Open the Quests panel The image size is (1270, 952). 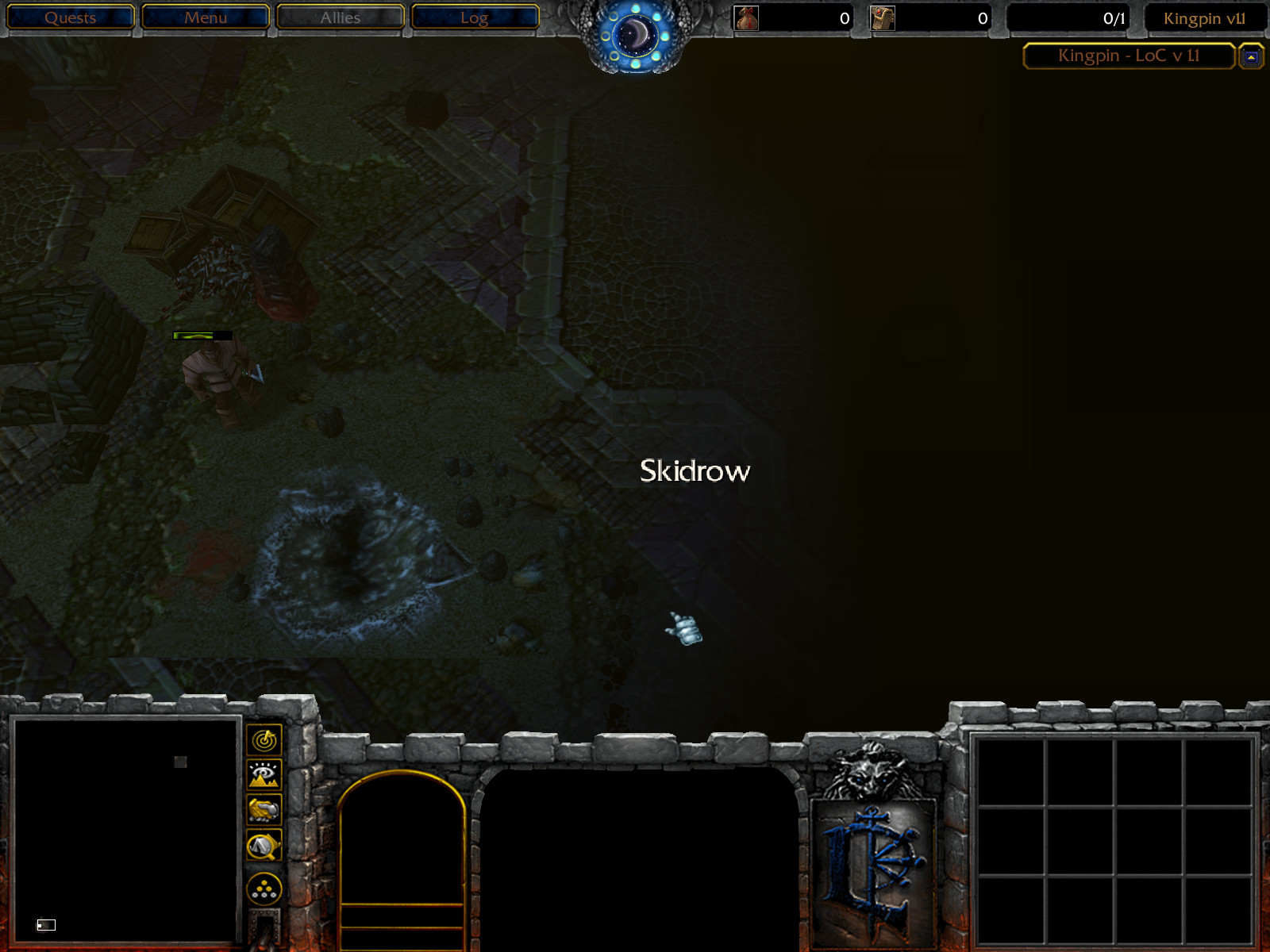tap(70, 17)
